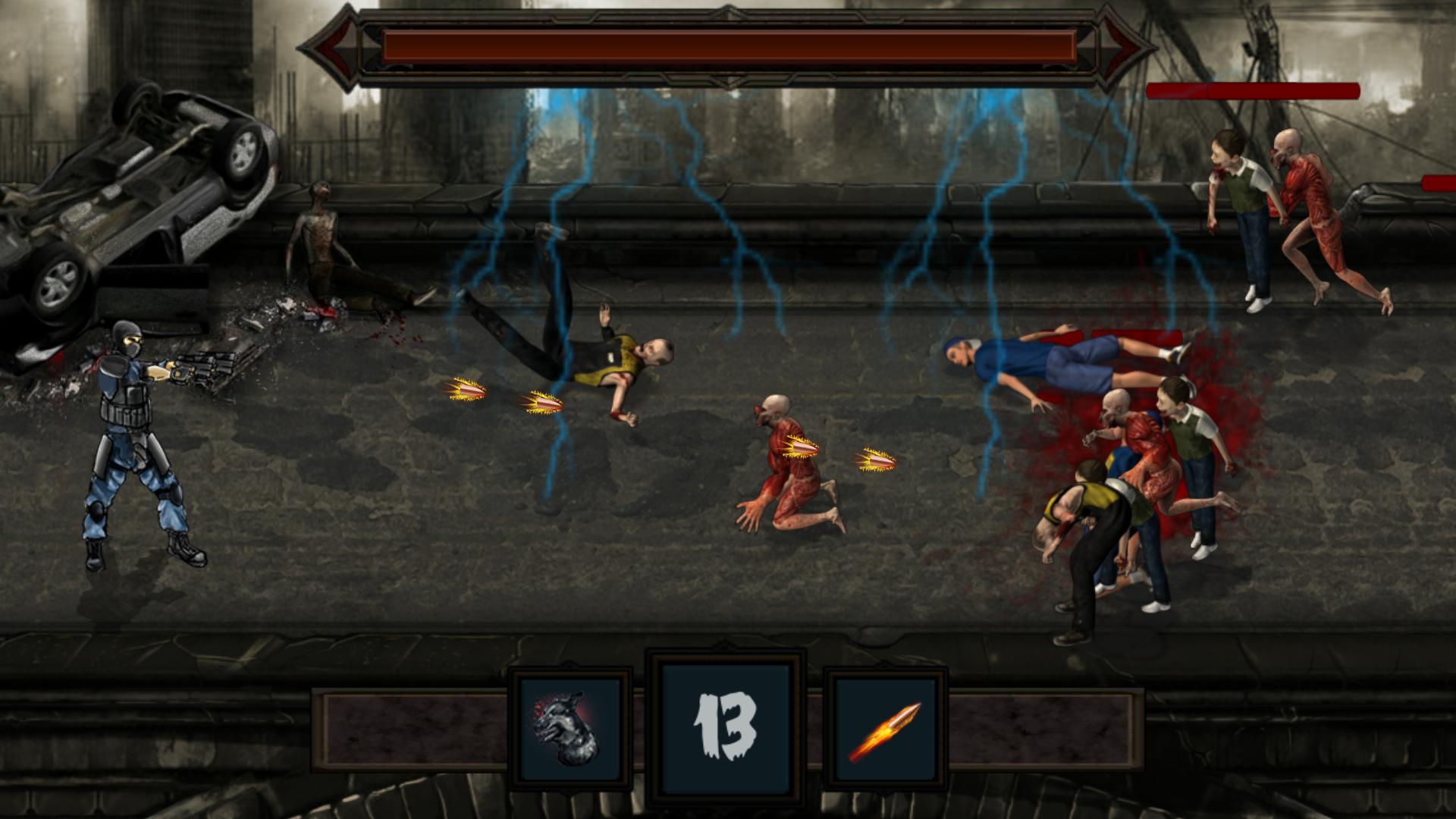
Task: Activate the flaming bullet ability icon
Action: 886,729
